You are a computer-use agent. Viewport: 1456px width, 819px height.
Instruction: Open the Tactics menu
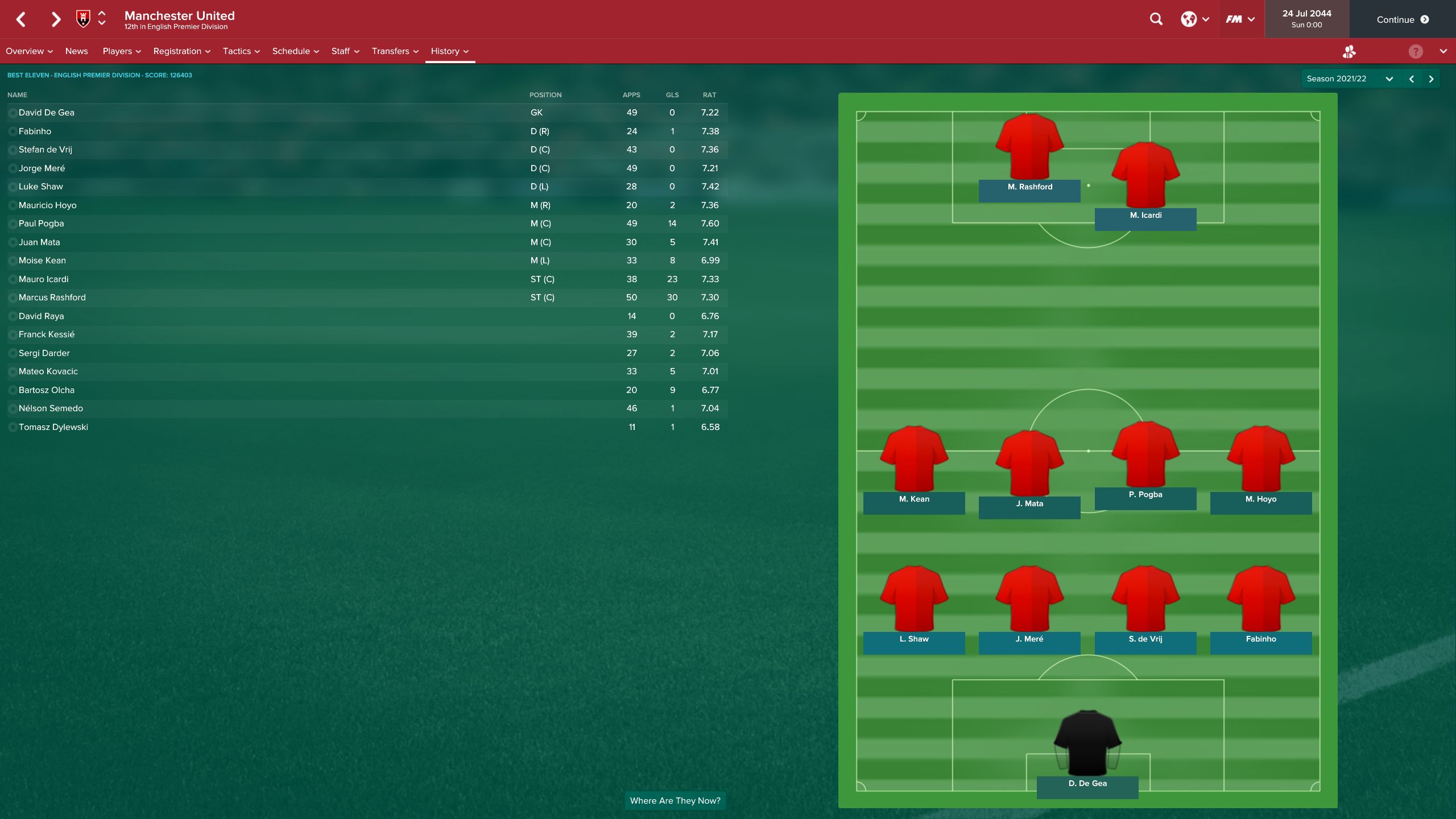pyautogui.click(x=236, y=51)
